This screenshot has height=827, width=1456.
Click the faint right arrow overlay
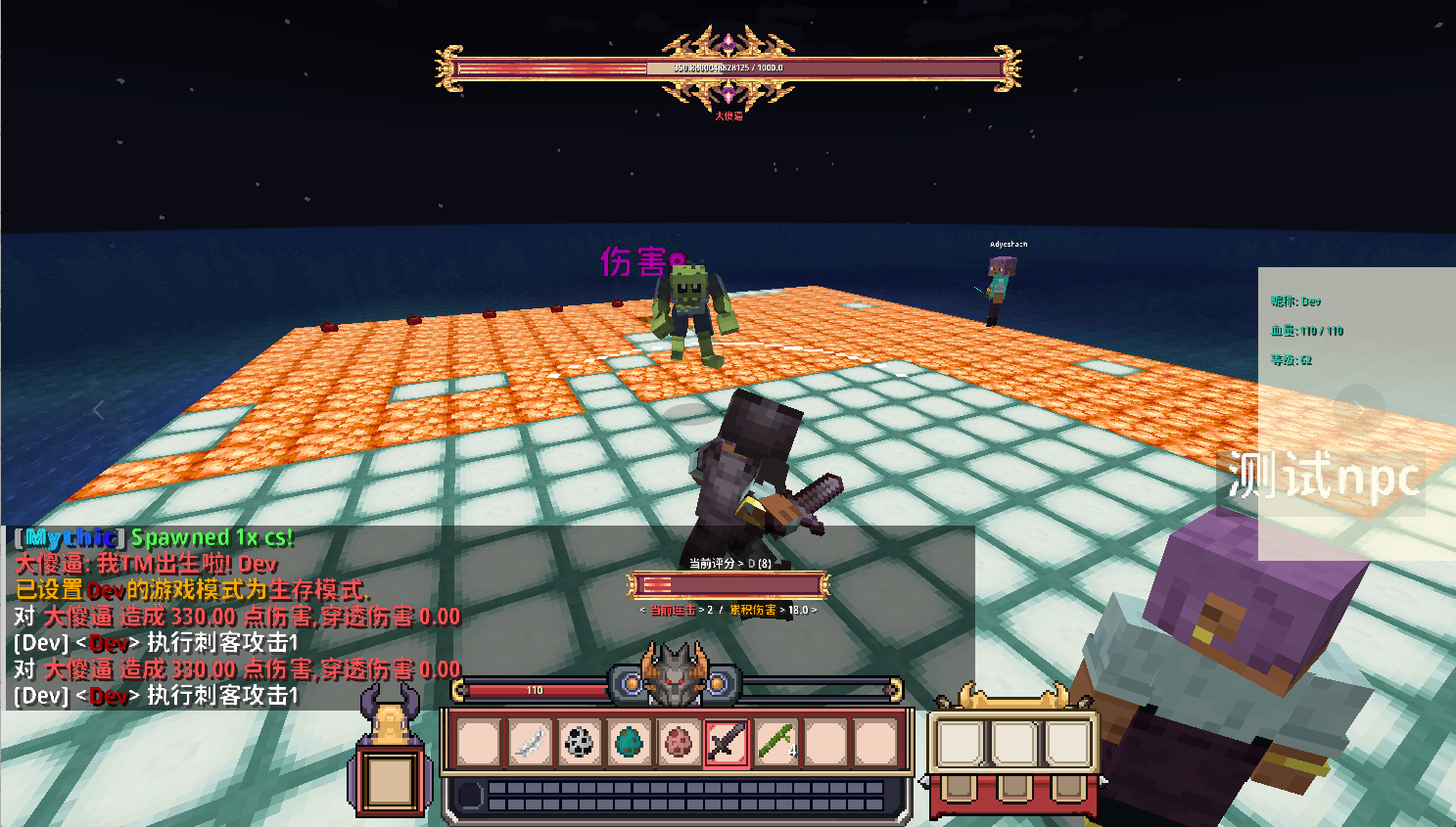point(1360,408)
